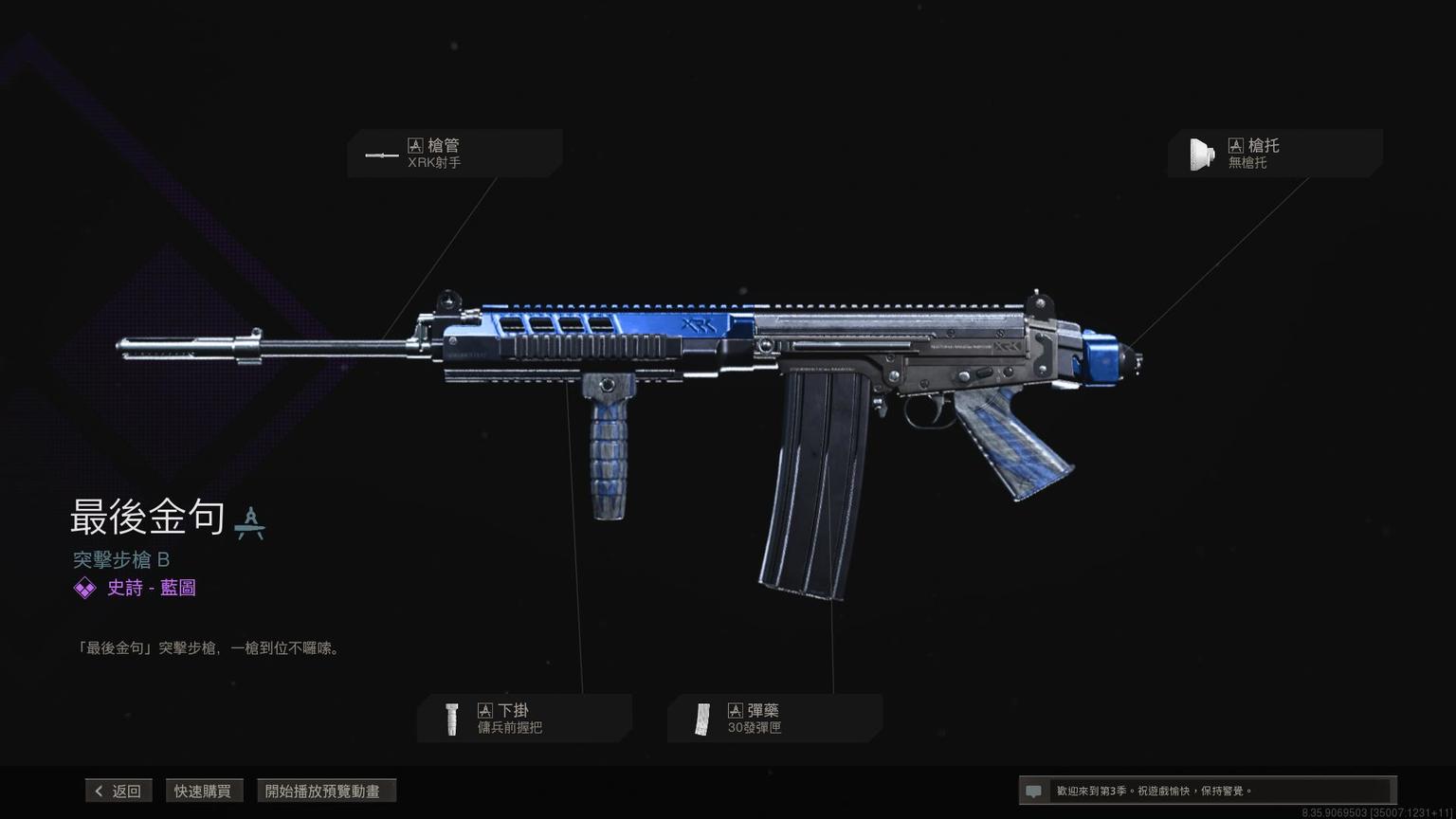Open the chat message box
This screenshot has width=1456, height=819.
1206,791
